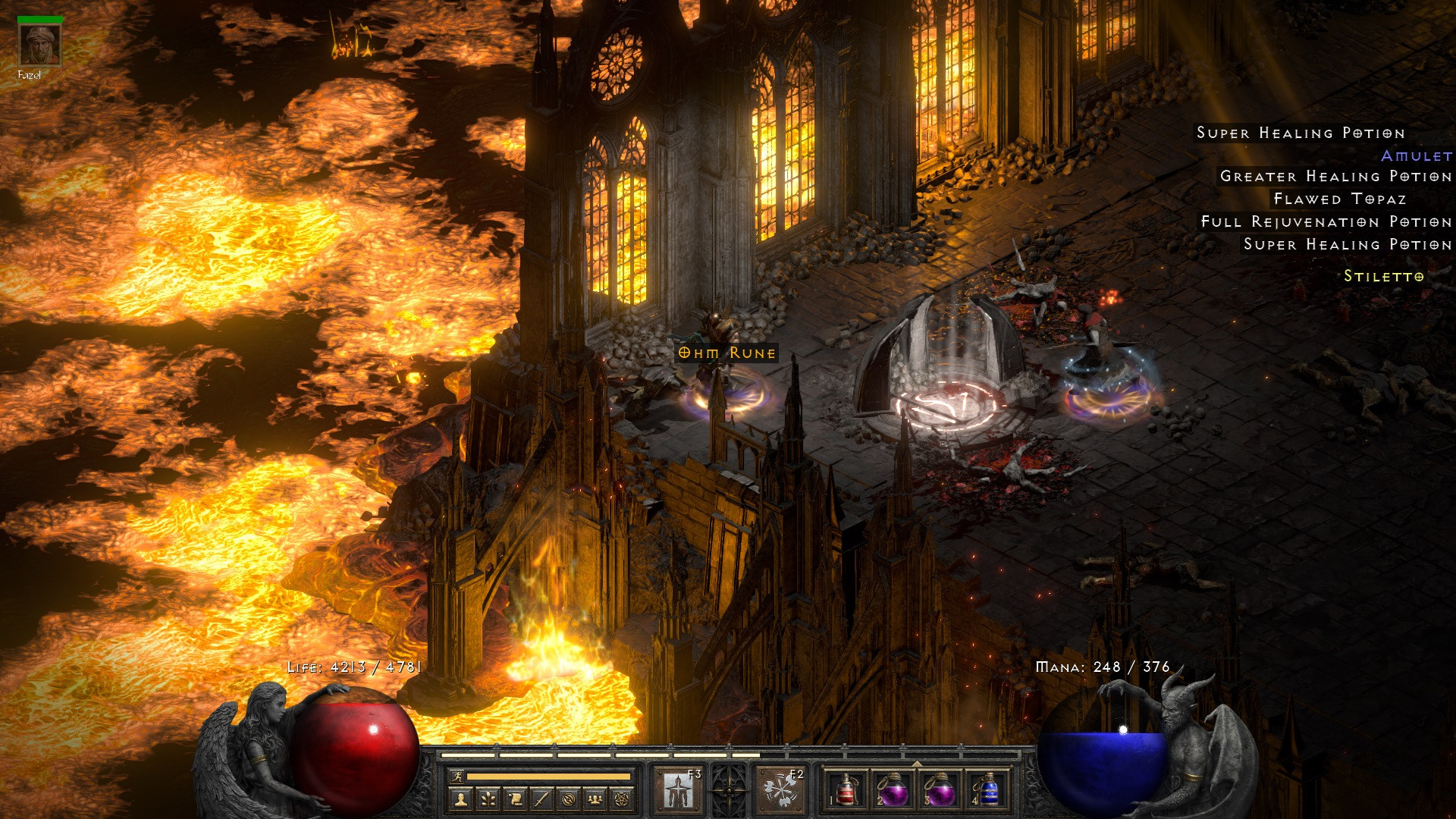Open the inventory sword icon
Viewport: 1456px width, 819px height.
click(542, 799)
